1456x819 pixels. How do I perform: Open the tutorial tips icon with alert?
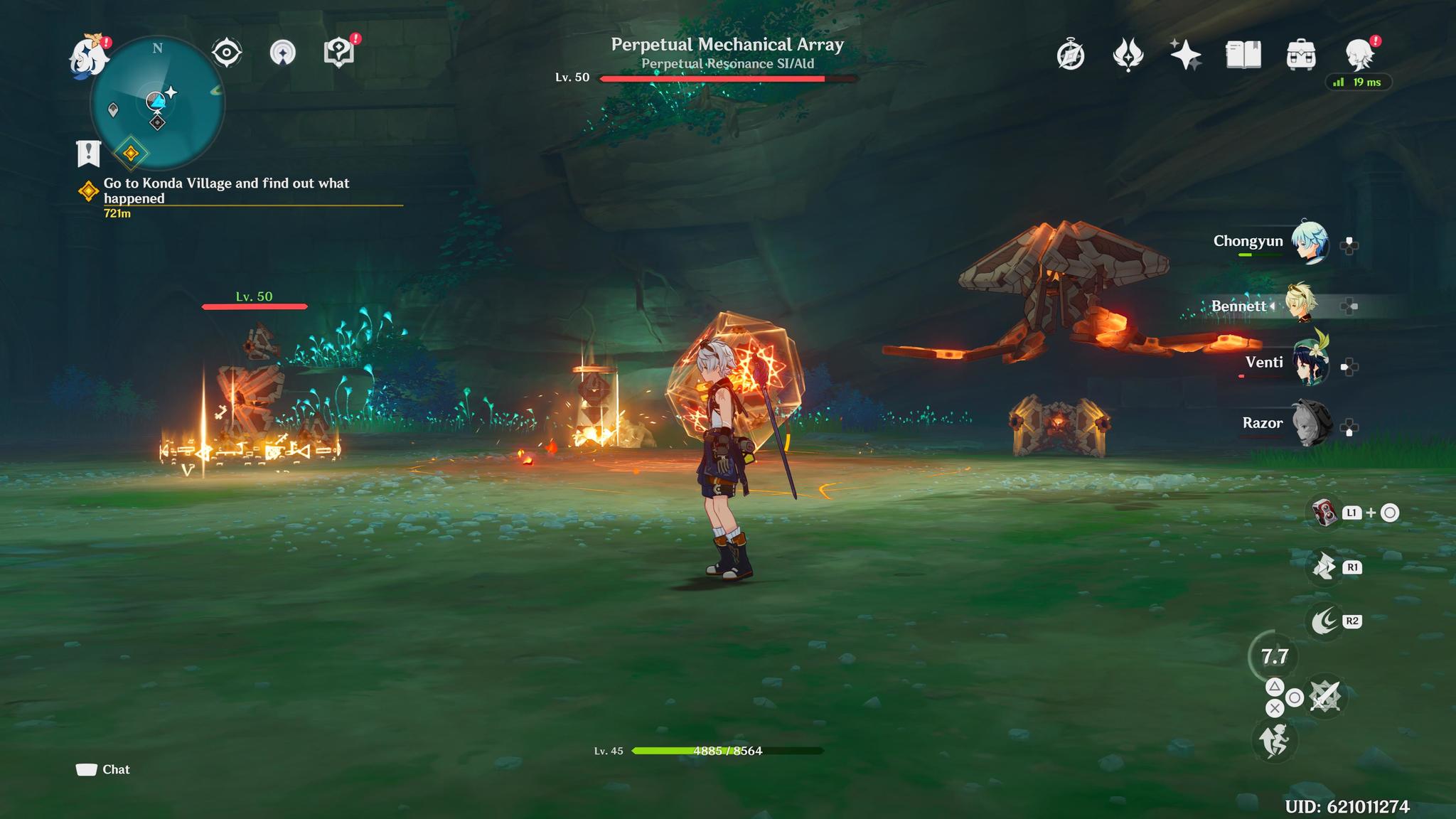[x=339, y=53]
